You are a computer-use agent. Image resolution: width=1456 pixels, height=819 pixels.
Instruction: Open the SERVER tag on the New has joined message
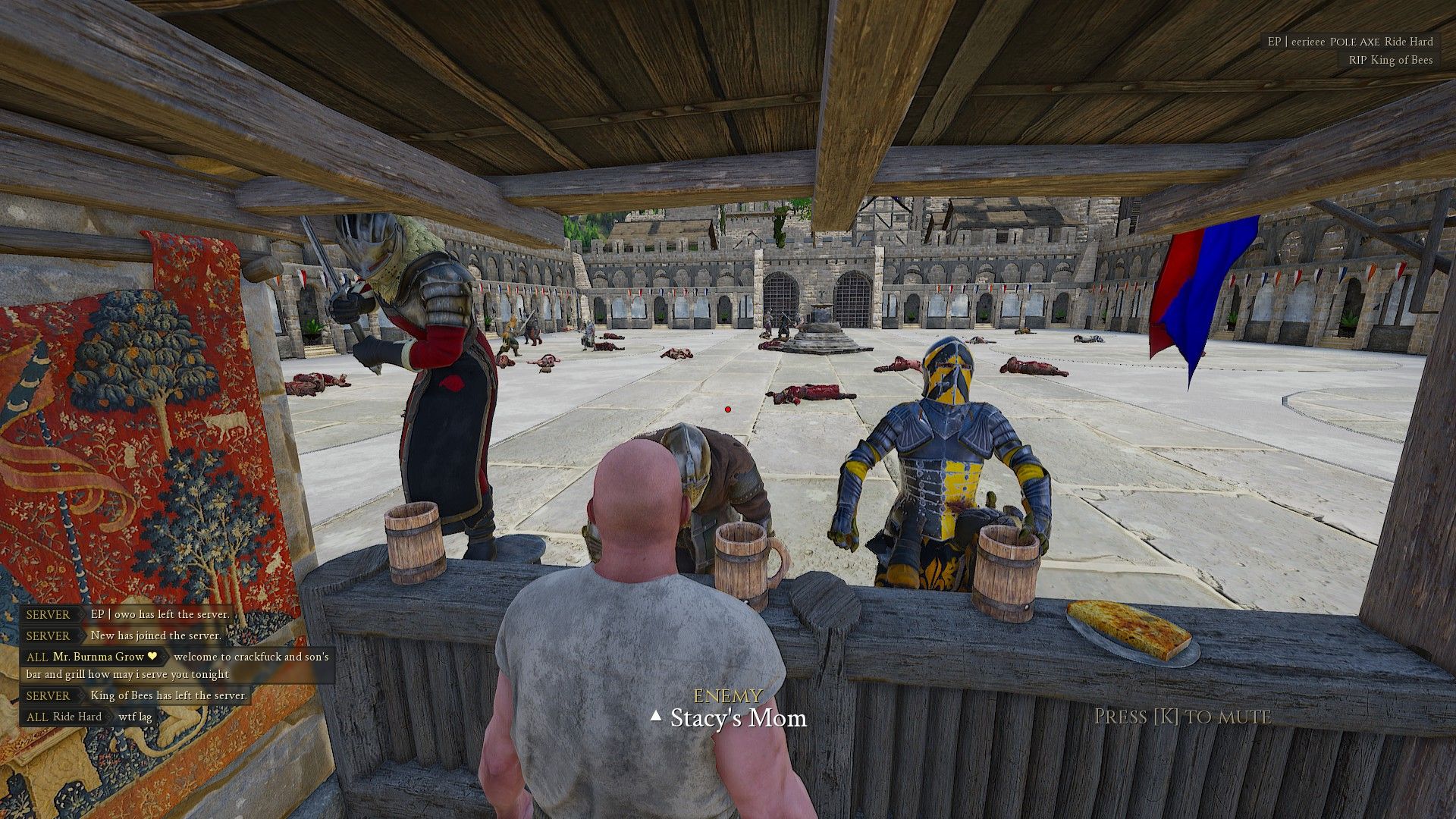click(x=47, y=635)
